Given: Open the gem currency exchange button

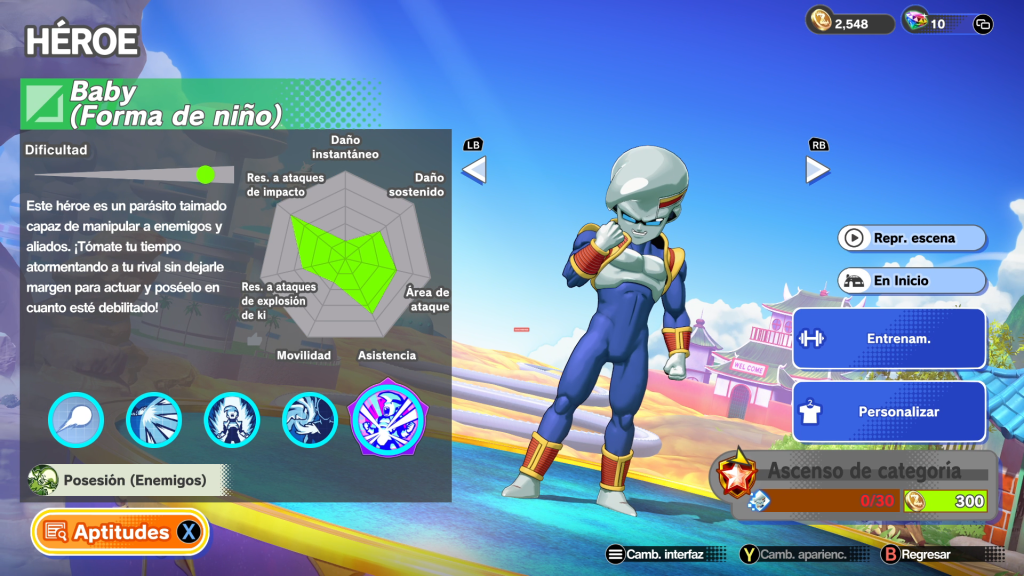Looking at the screenshot, I should (x=982, y=24).
